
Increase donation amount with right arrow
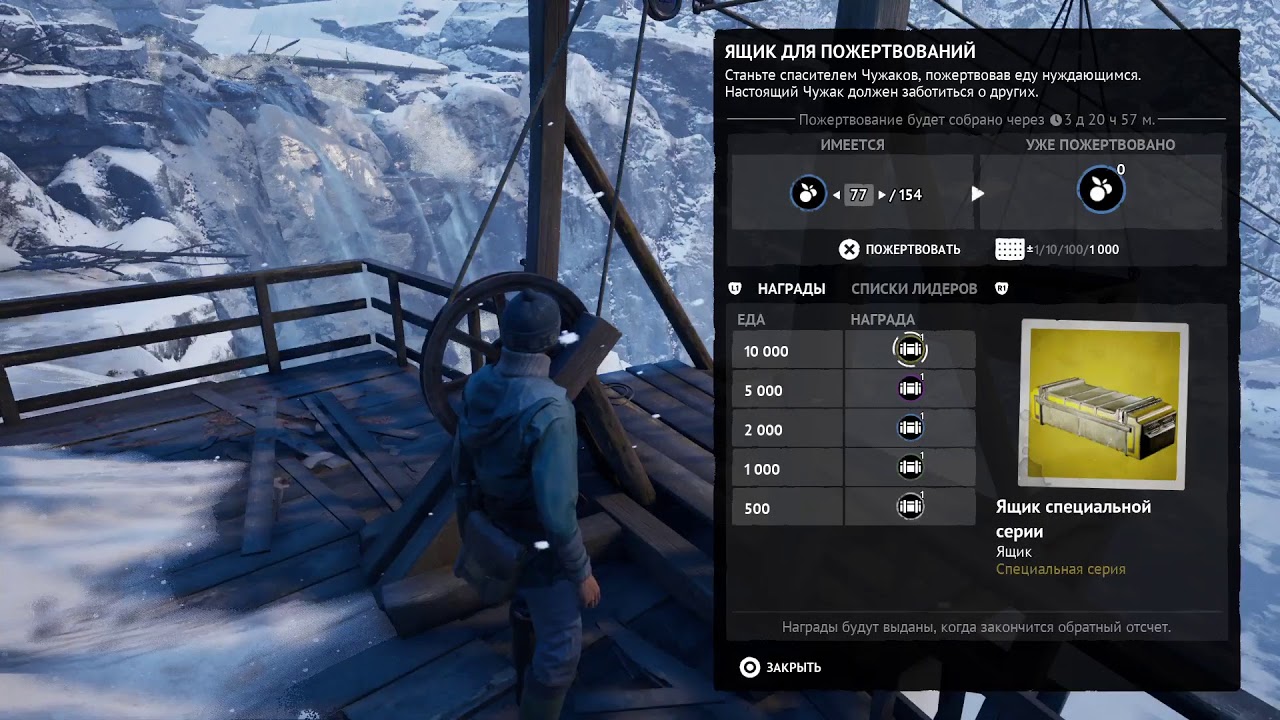(882, 195)
